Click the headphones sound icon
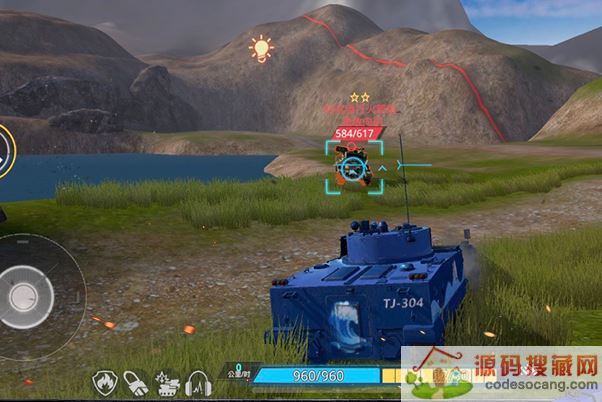602x402 pixels. 198,382
